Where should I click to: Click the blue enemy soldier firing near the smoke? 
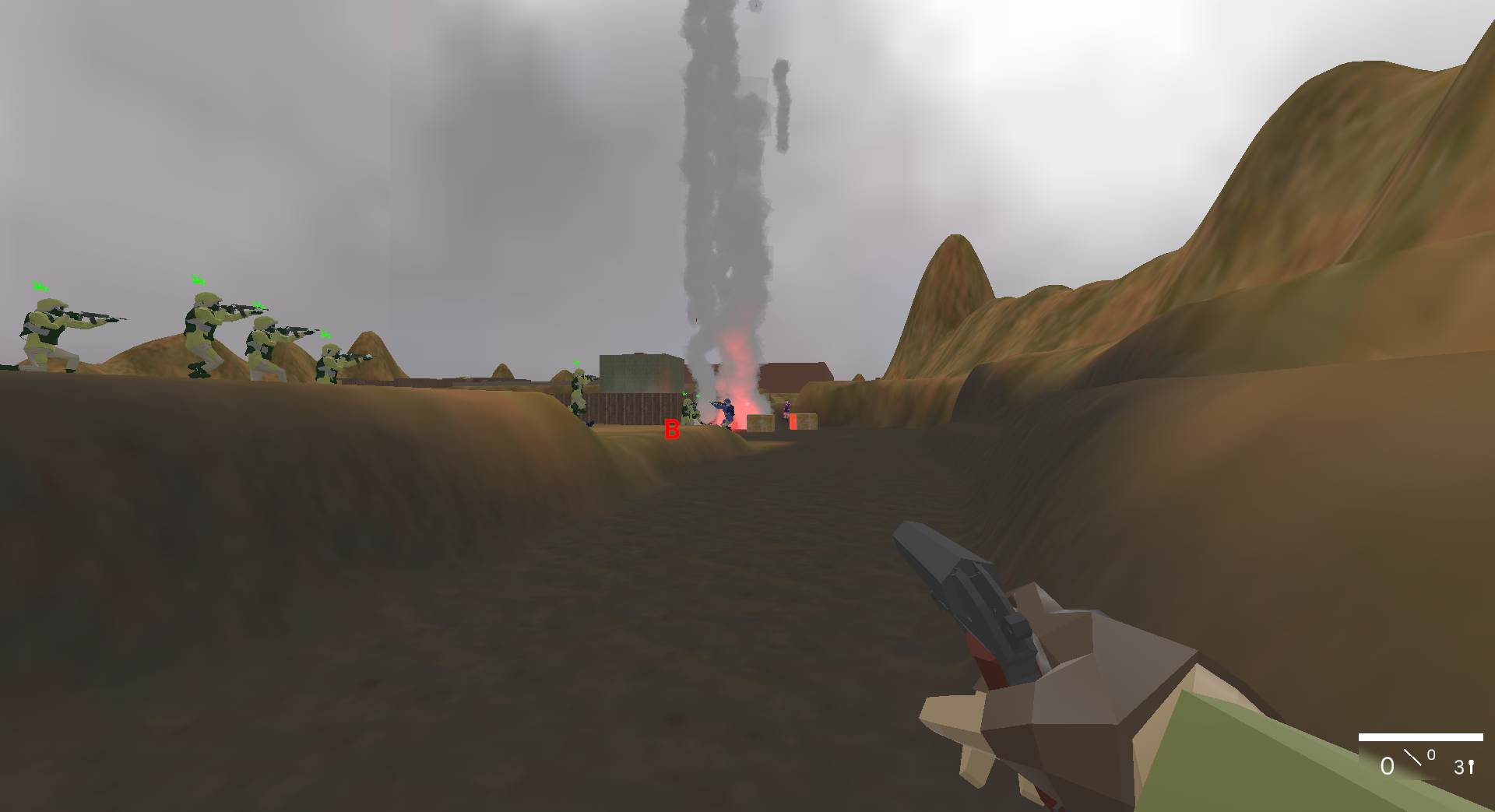click(726, 411)
